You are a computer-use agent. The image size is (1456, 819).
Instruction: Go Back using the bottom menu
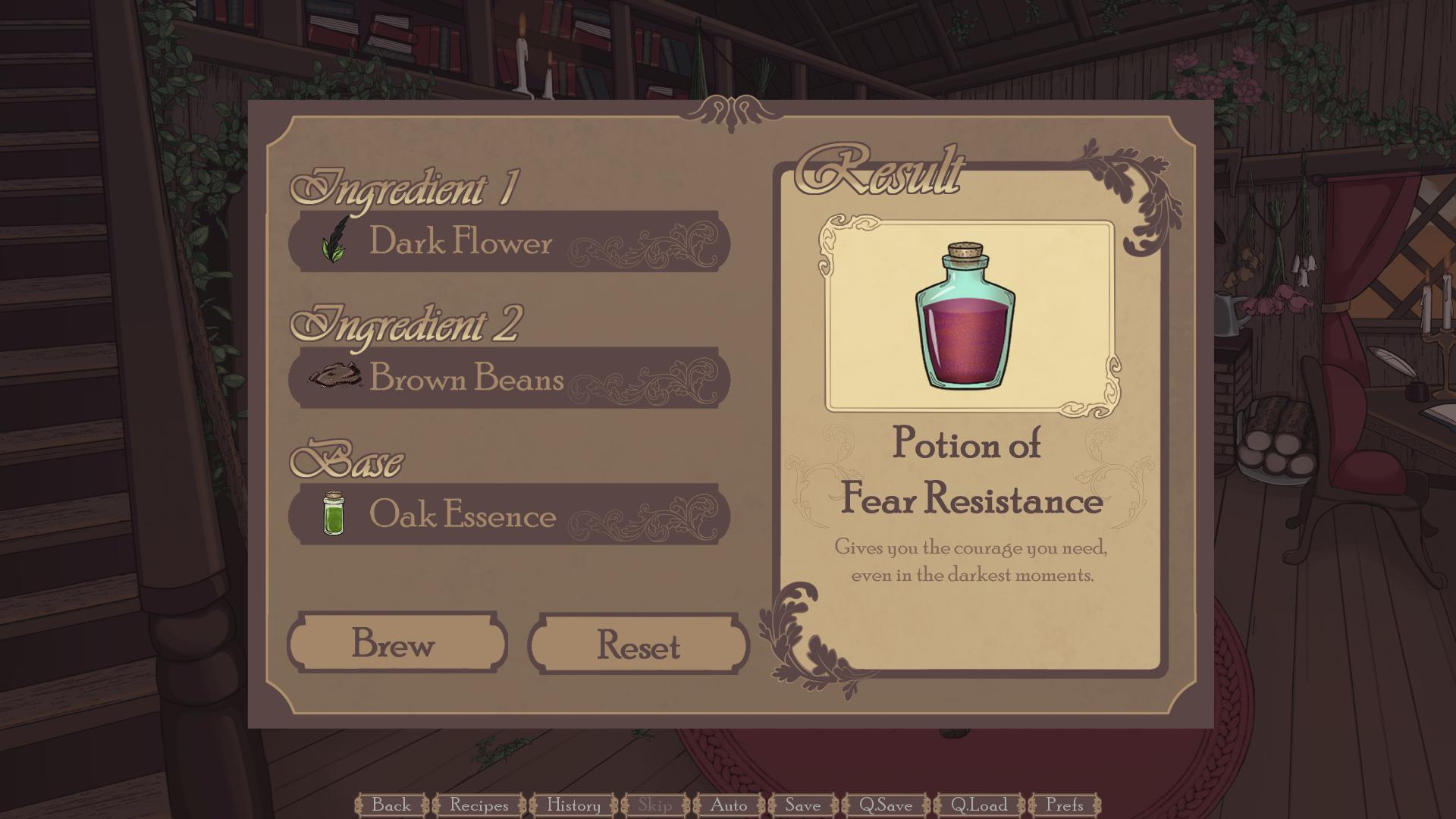[392, 806]
